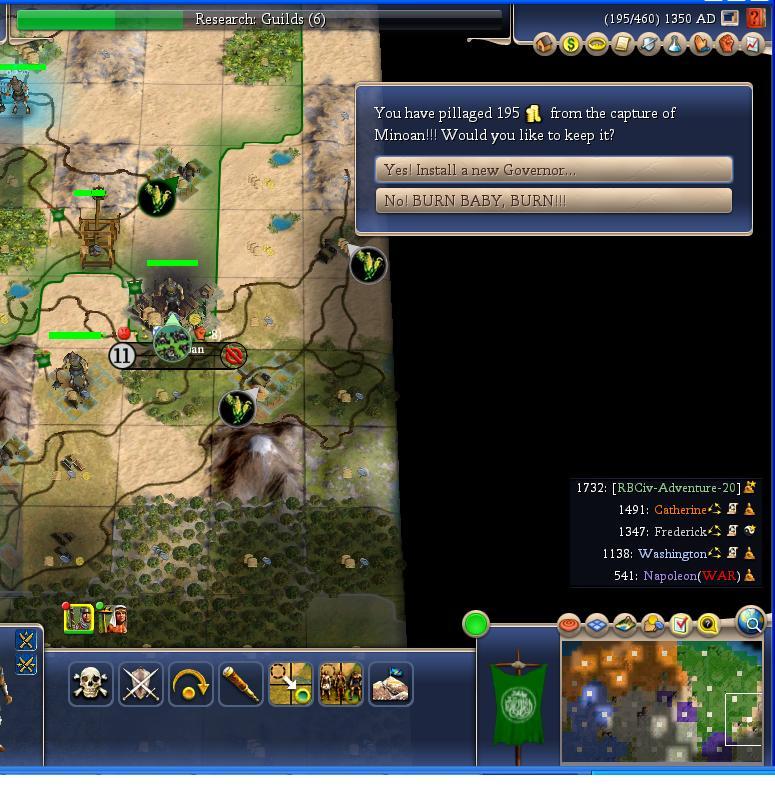
Task: Select the yellow-highlighted unit portrait
Action: tap(79, 619)
